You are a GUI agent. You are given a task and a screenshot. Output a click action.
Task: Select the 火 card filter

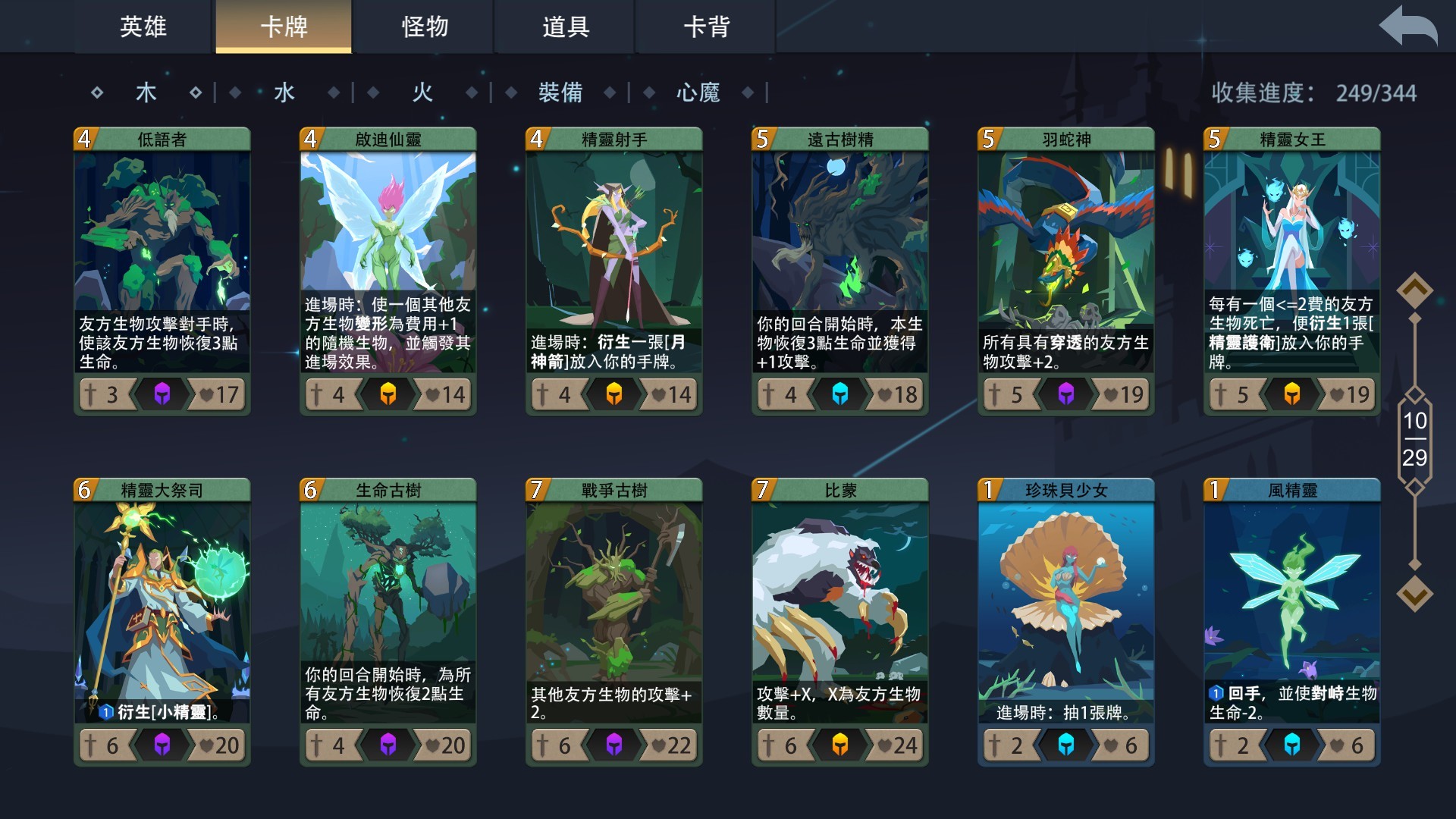coord(422,92)
